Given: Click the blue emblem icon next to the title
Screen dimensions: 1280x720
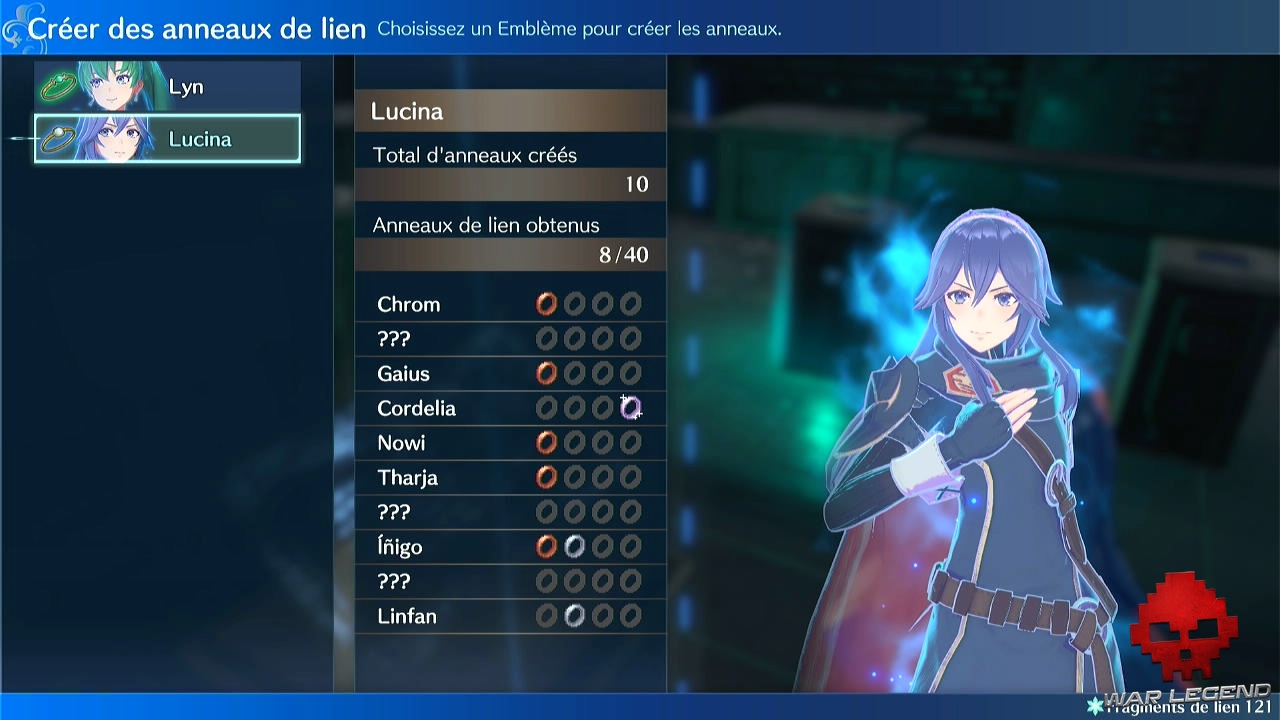Looking at the screenshot, I should tap(16, 27).
